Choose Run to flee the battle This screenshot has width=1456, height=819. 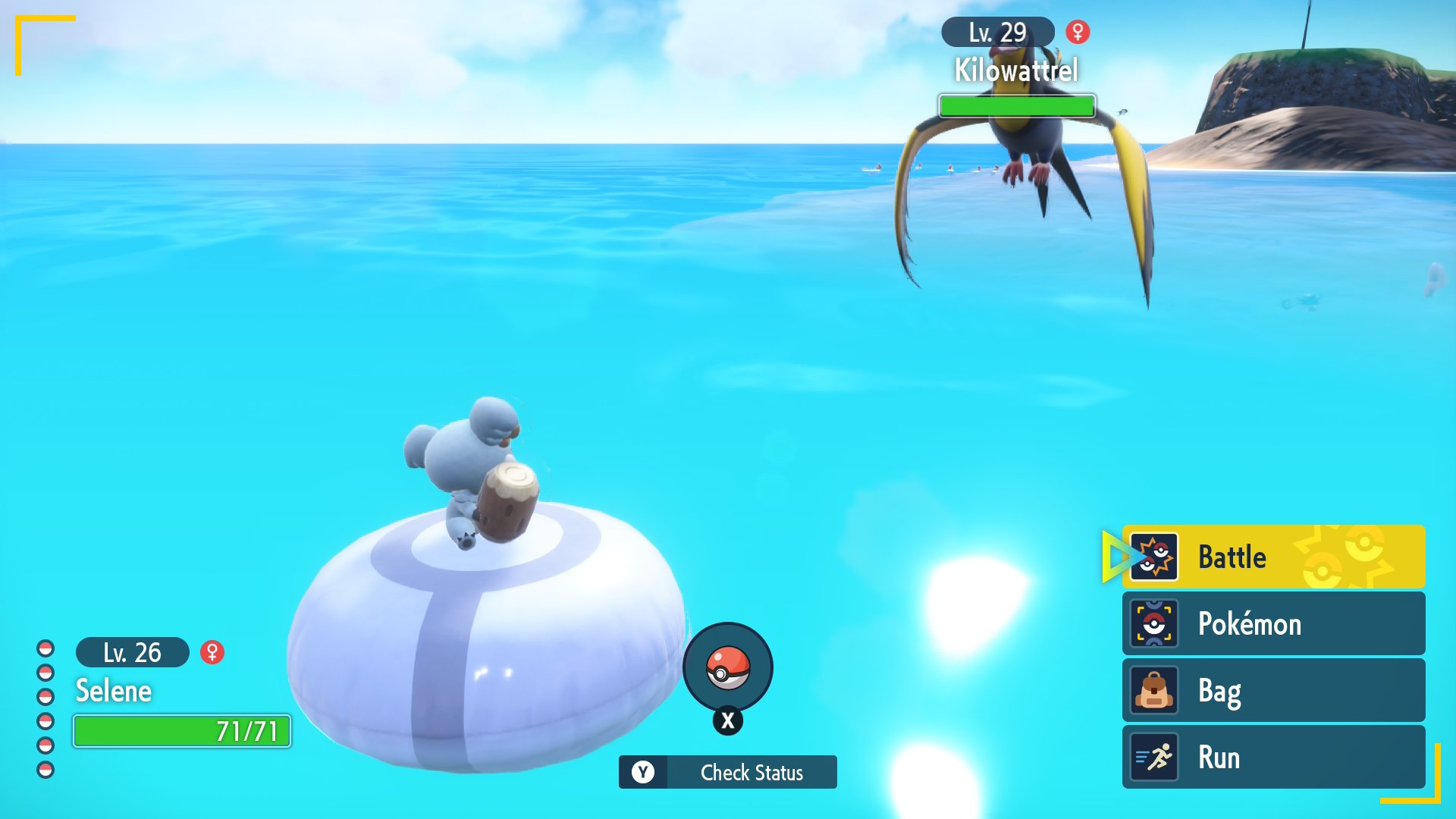tap(1272, 757)
